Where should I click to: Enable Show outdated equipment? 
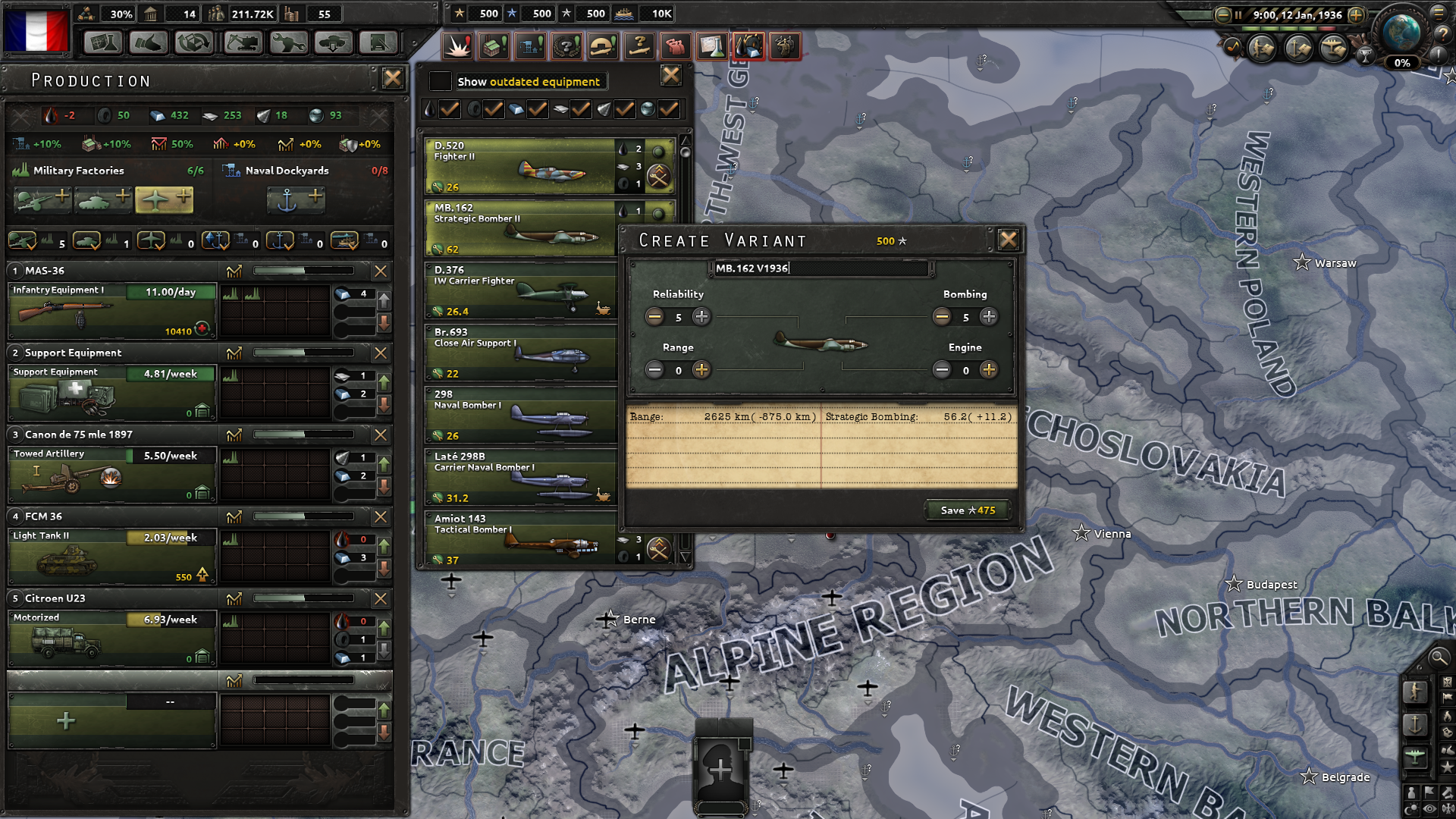point(440,81)
